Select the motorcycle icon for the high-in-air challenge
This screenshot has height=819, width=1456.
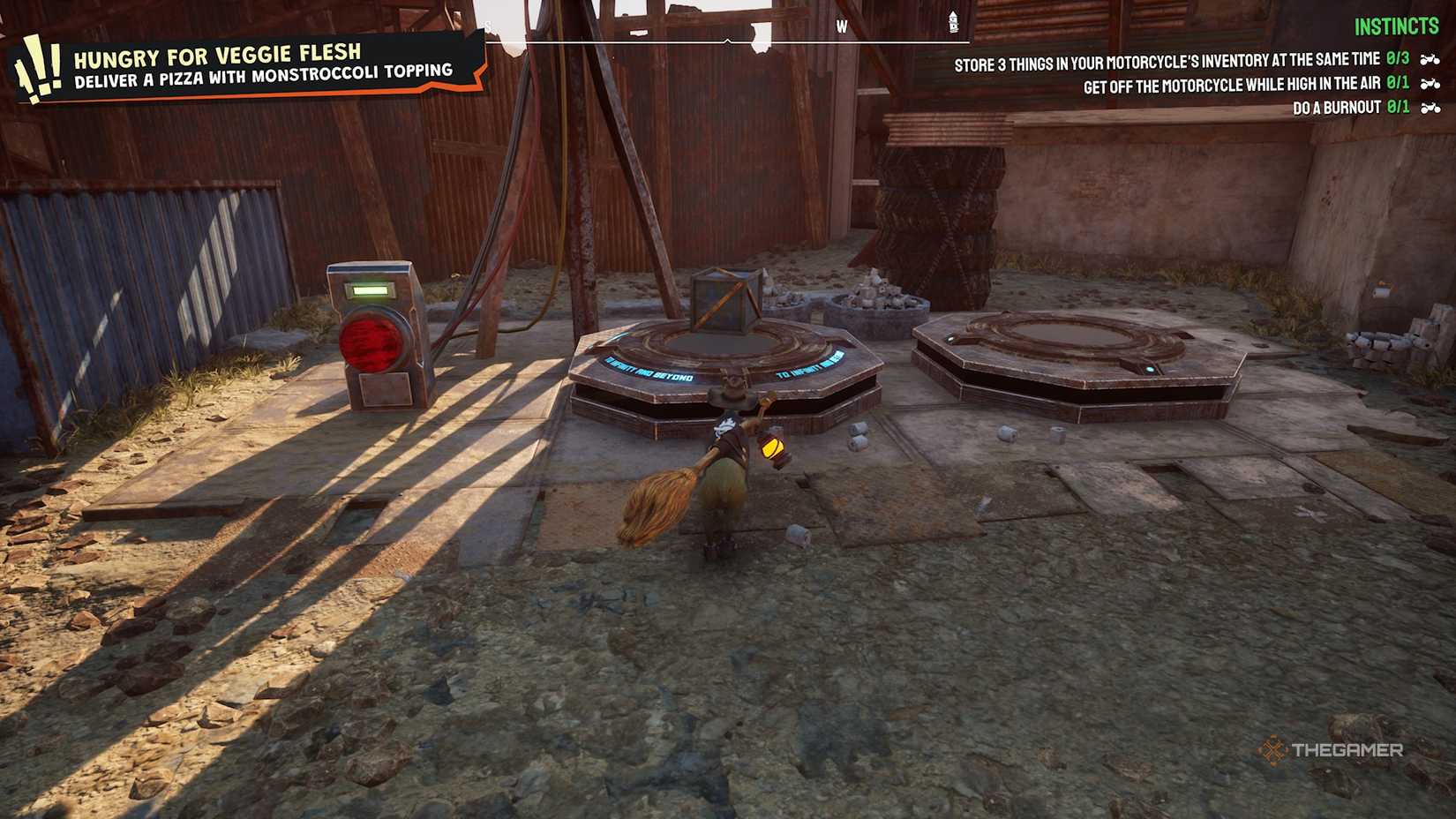point(1430,83)
